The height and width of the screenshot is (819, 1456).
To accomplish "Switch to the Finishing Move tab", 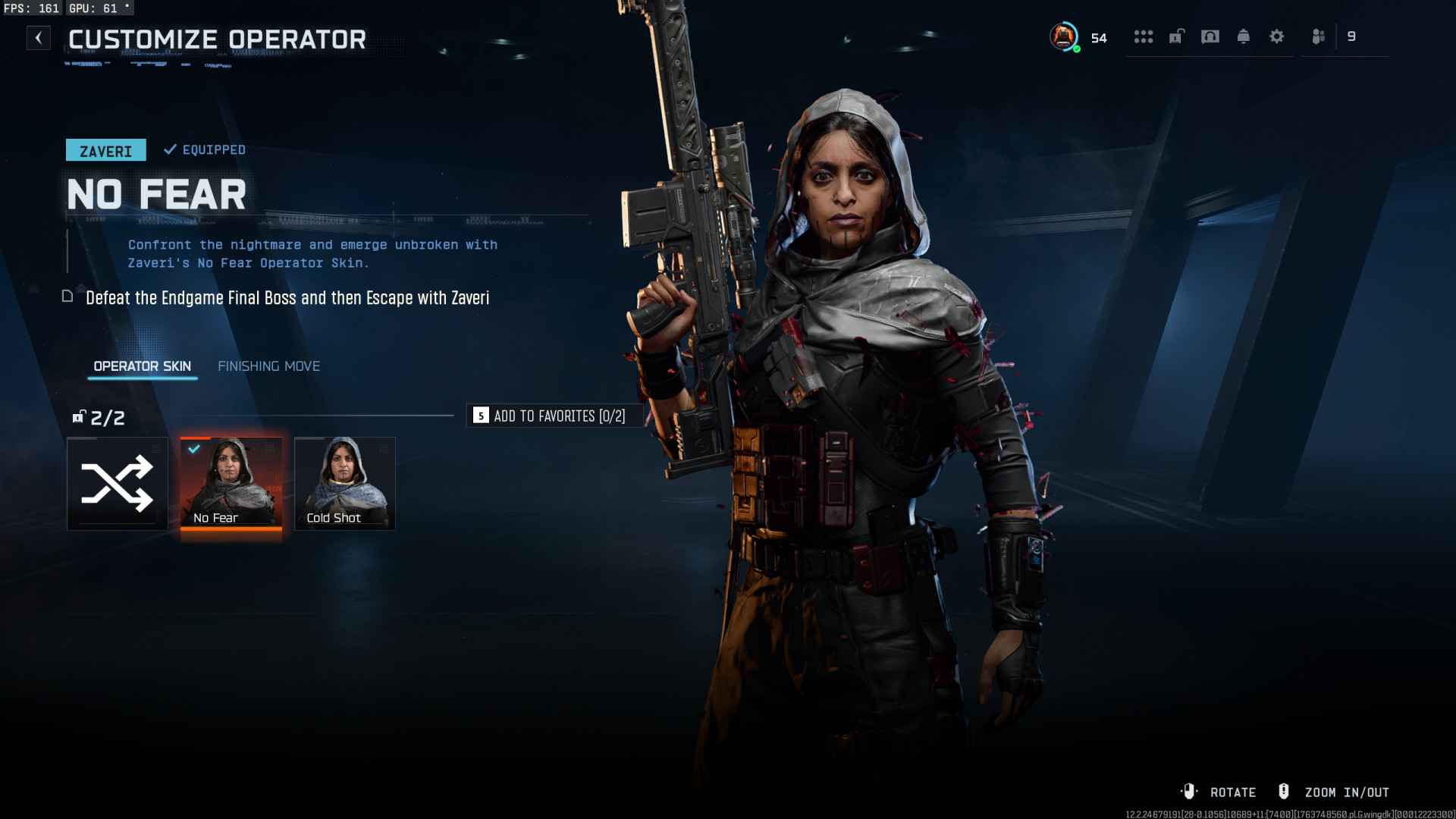I will [x=268, y=366].
